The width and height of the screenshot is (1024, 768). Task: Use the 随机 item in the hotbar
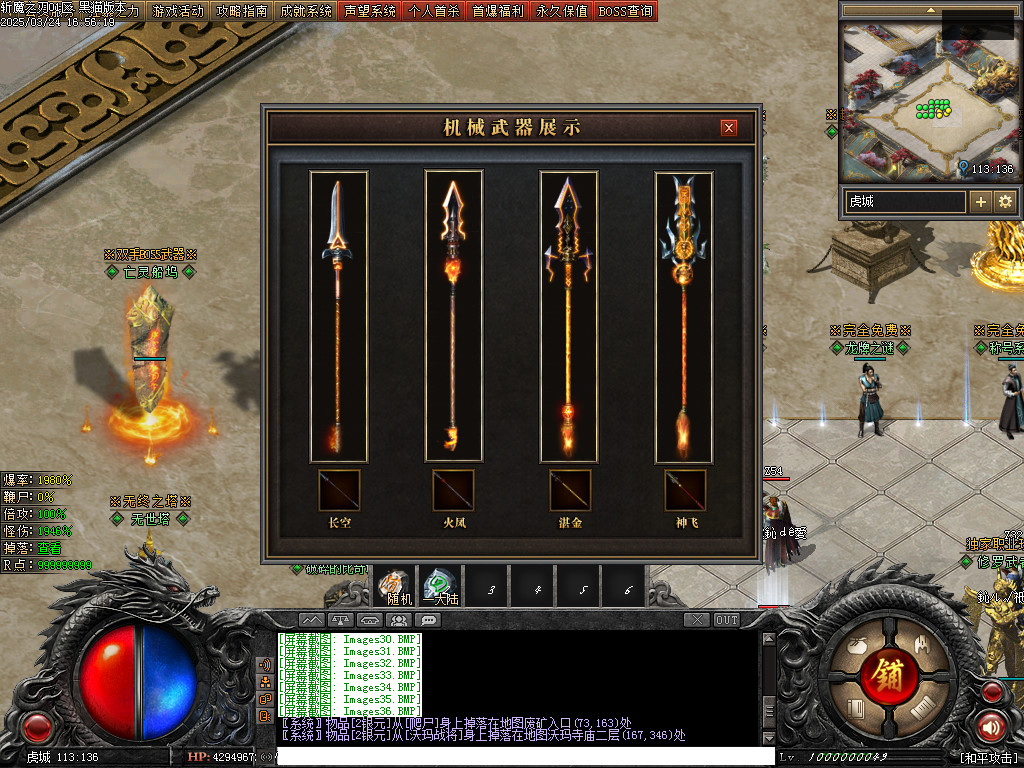393,586
